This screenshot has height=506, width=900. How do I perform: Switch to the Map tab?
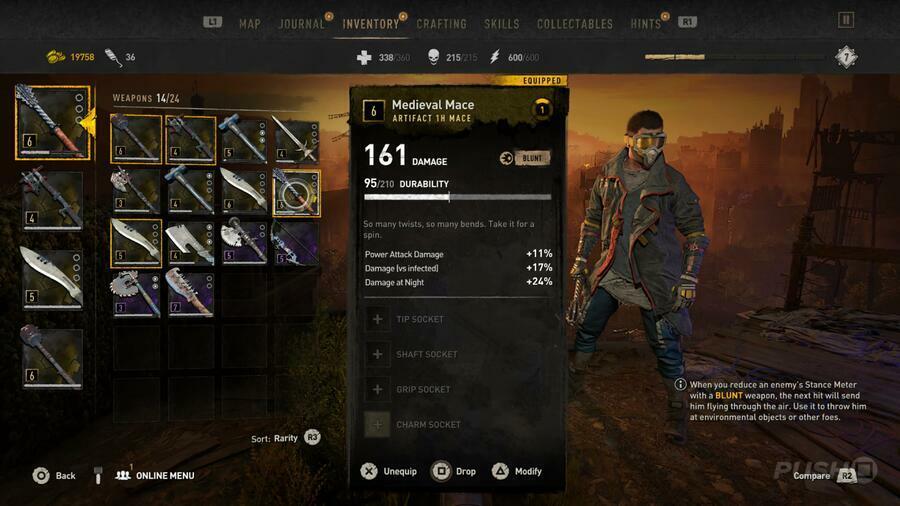tap(250, 24)
